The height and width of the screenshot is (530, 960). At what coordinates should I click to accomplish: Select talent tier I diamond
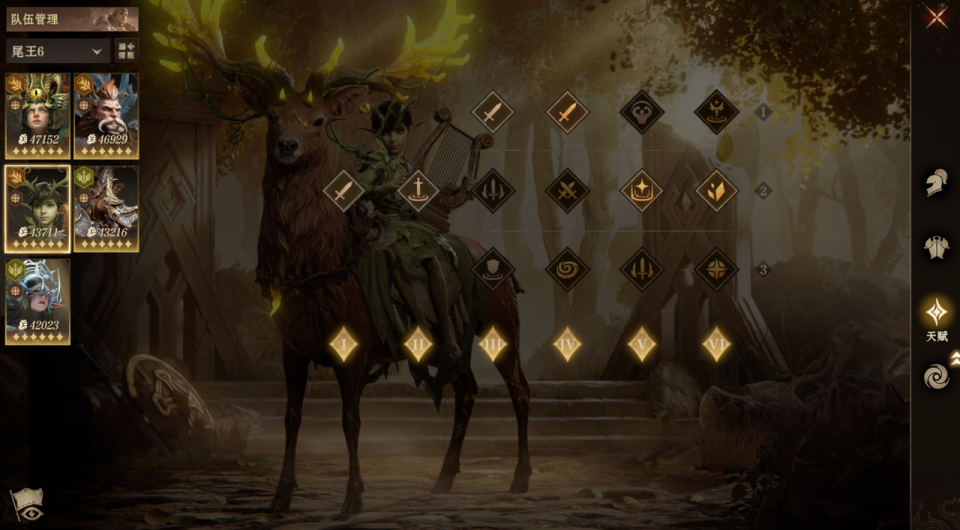point(344,344)
